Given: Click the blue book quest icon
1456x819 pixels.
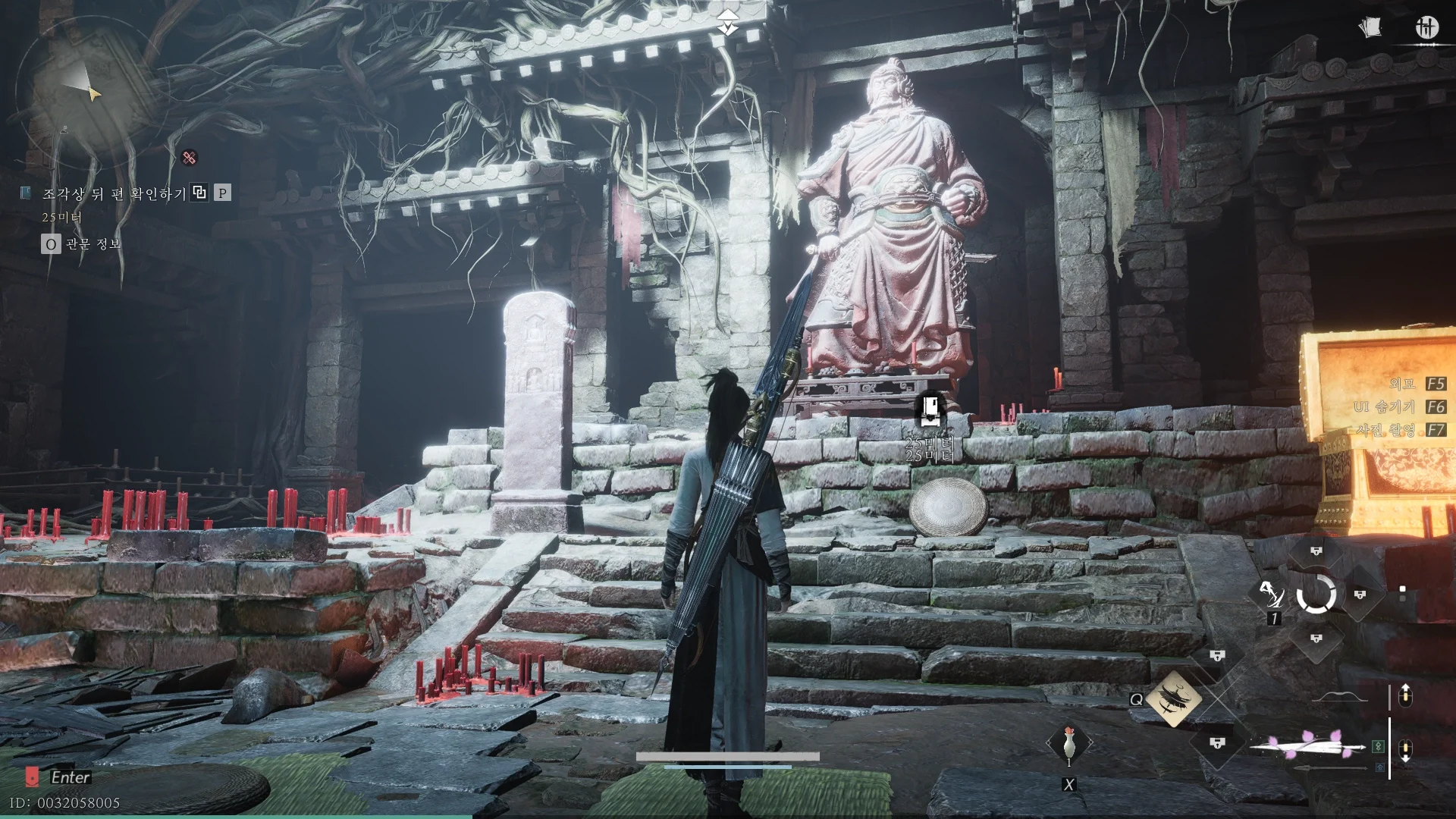Looking at the screenshot, I should coord(26,193).
